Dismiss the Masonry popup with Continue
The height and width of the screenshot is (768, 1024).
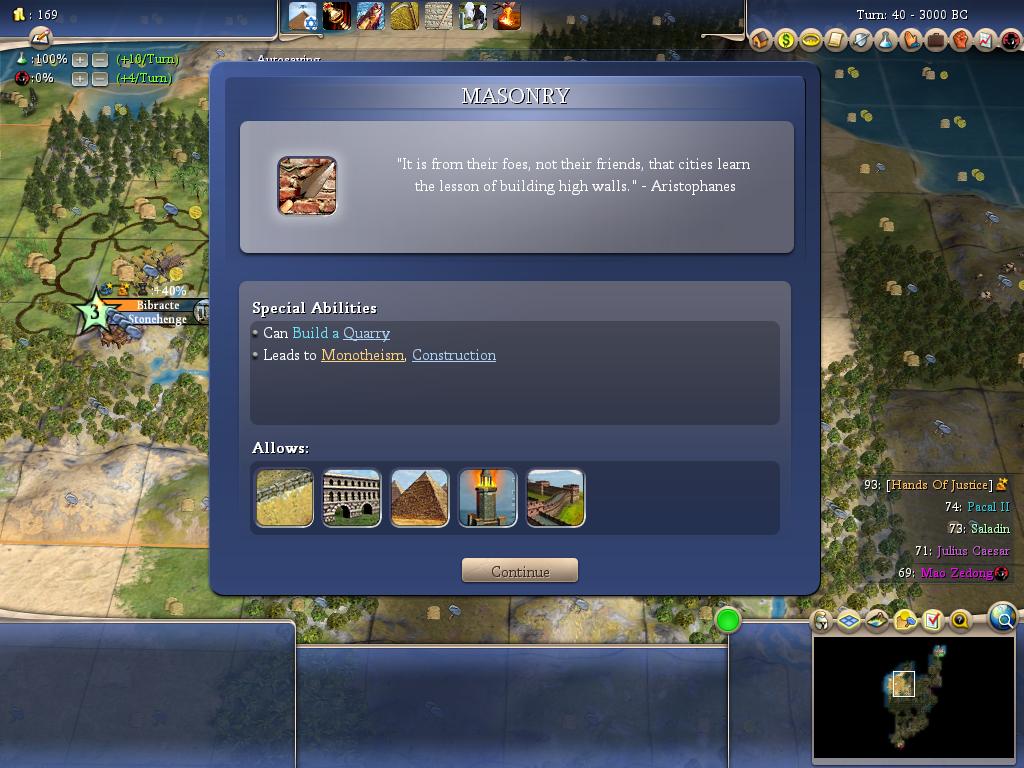click(520, 571)
